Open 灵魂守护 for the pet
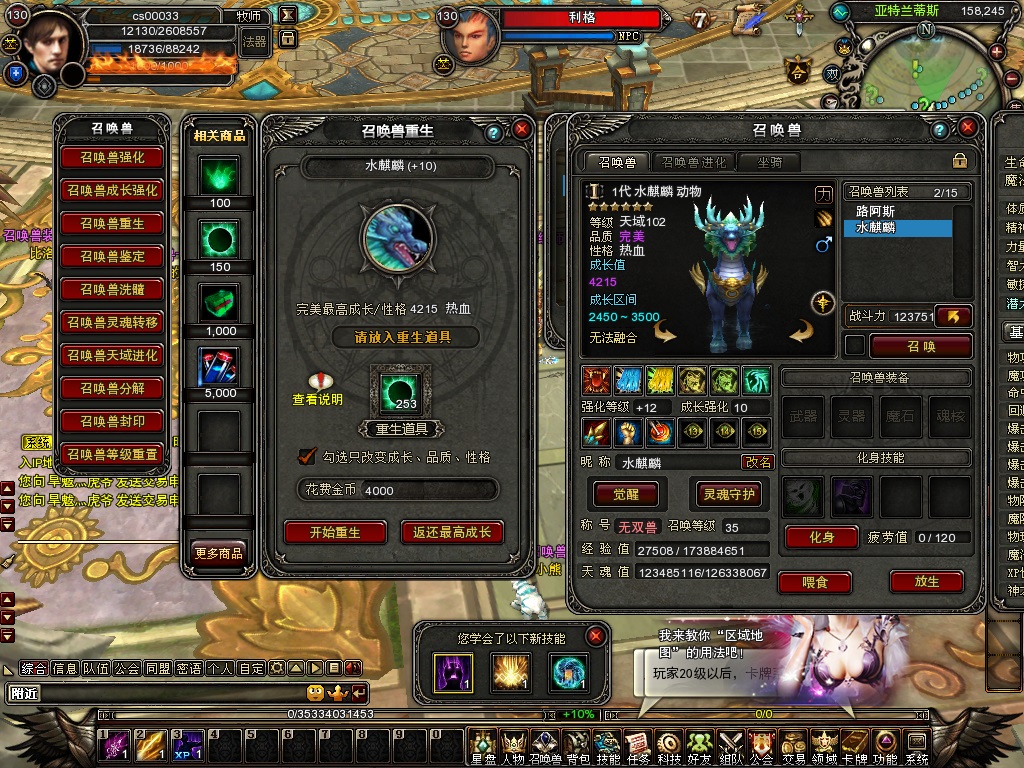This screenshot has height=768, width=1024. pos(728,494)
